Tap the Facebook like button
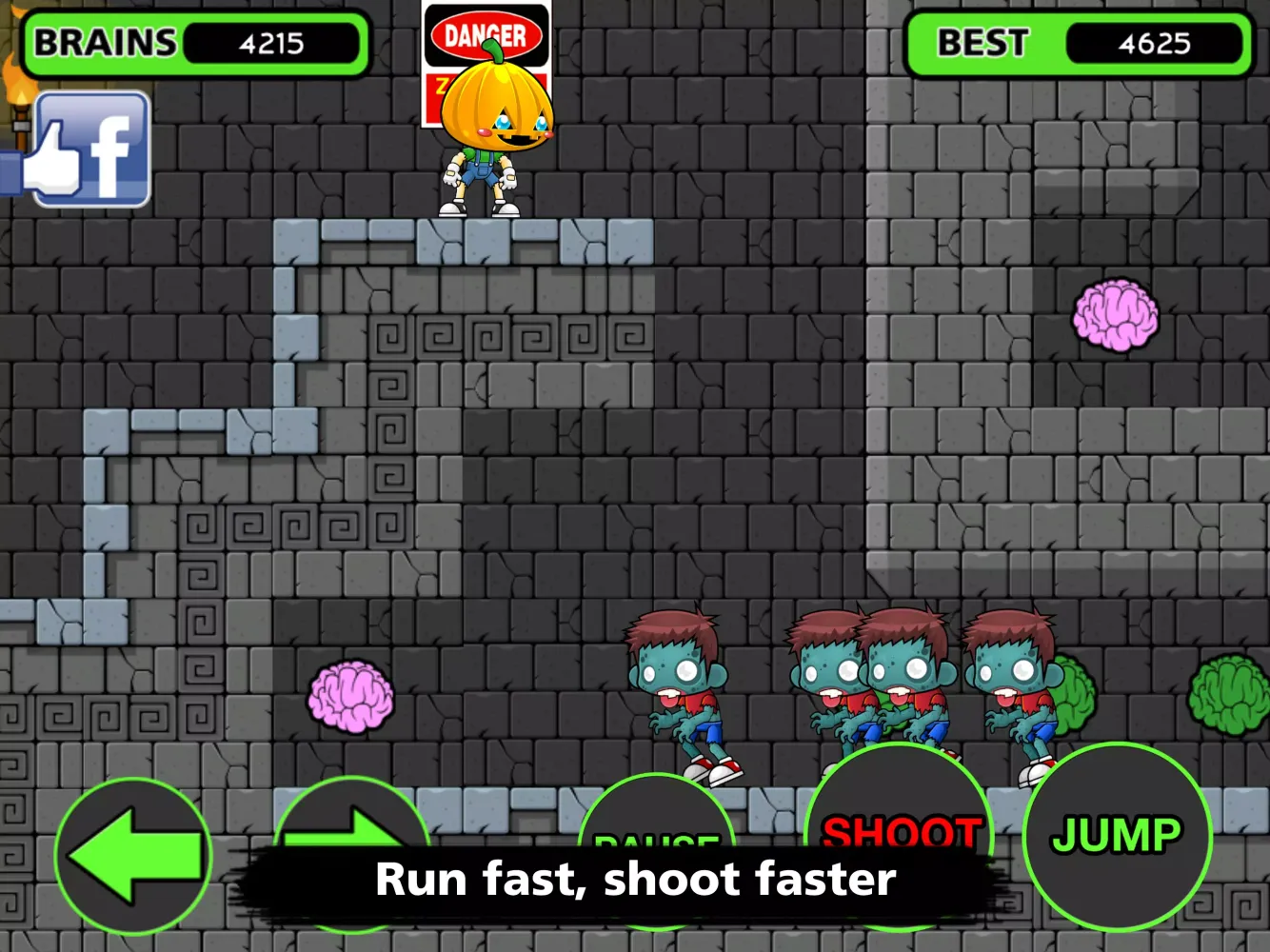This screenshot has height=952, width=1270. 90,148
